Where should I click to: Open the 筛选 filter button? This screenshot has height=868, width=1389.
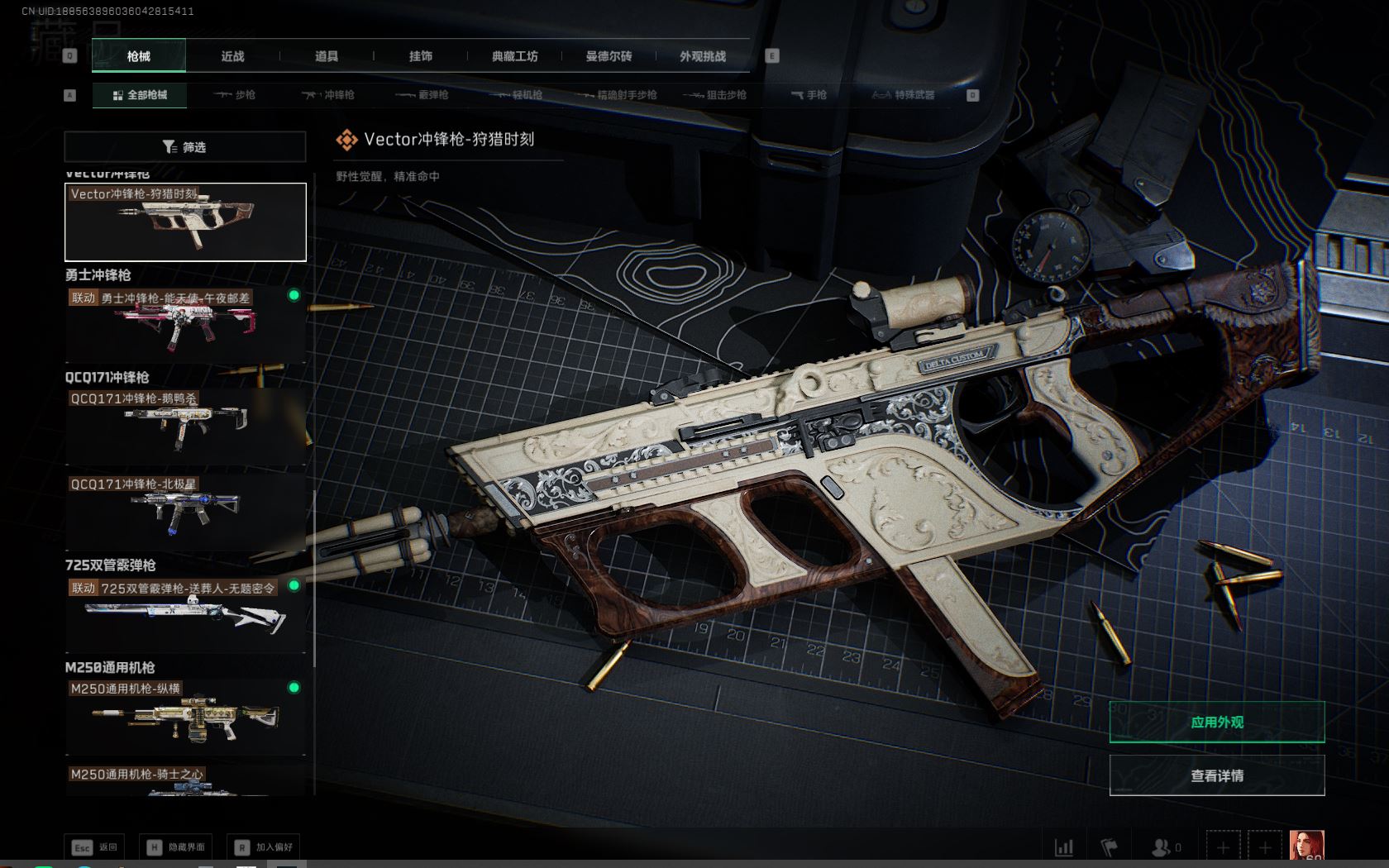pyautogui.click(x=185, y=147)
